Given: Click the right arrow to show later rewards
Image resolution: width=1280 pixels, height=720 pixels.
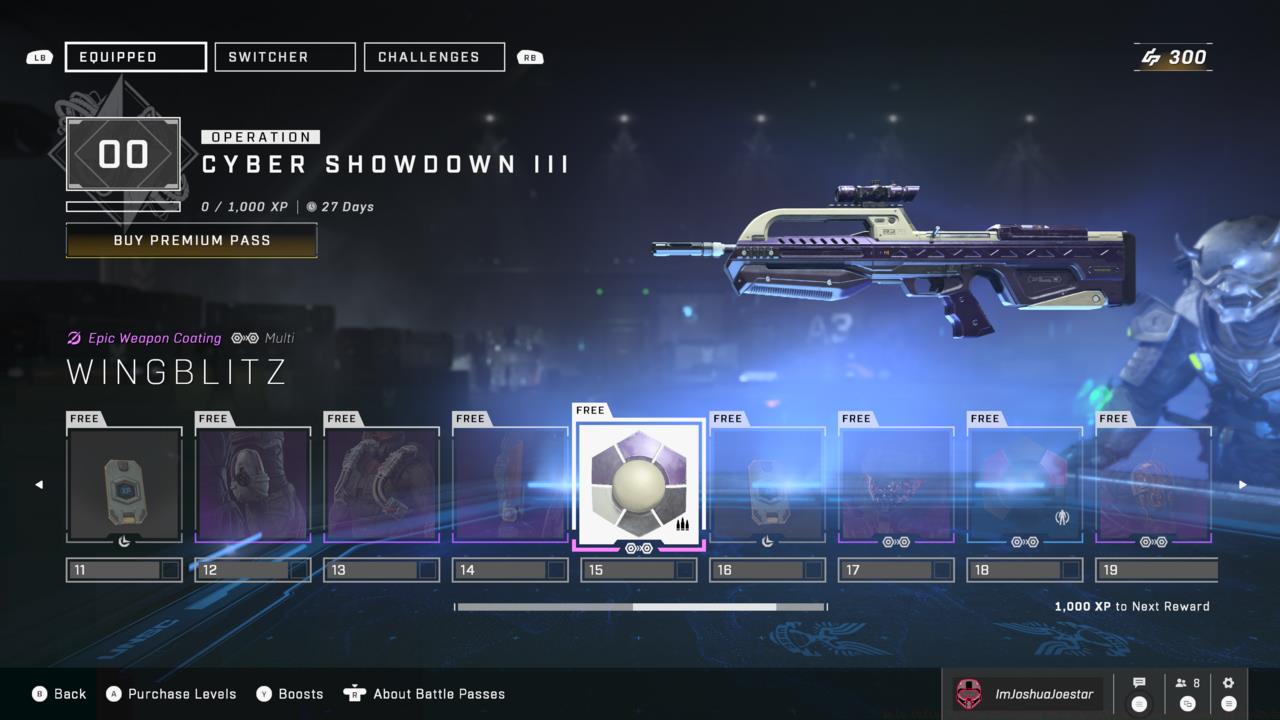Looking at the screenshot, I should click(x=1243, y=485).
